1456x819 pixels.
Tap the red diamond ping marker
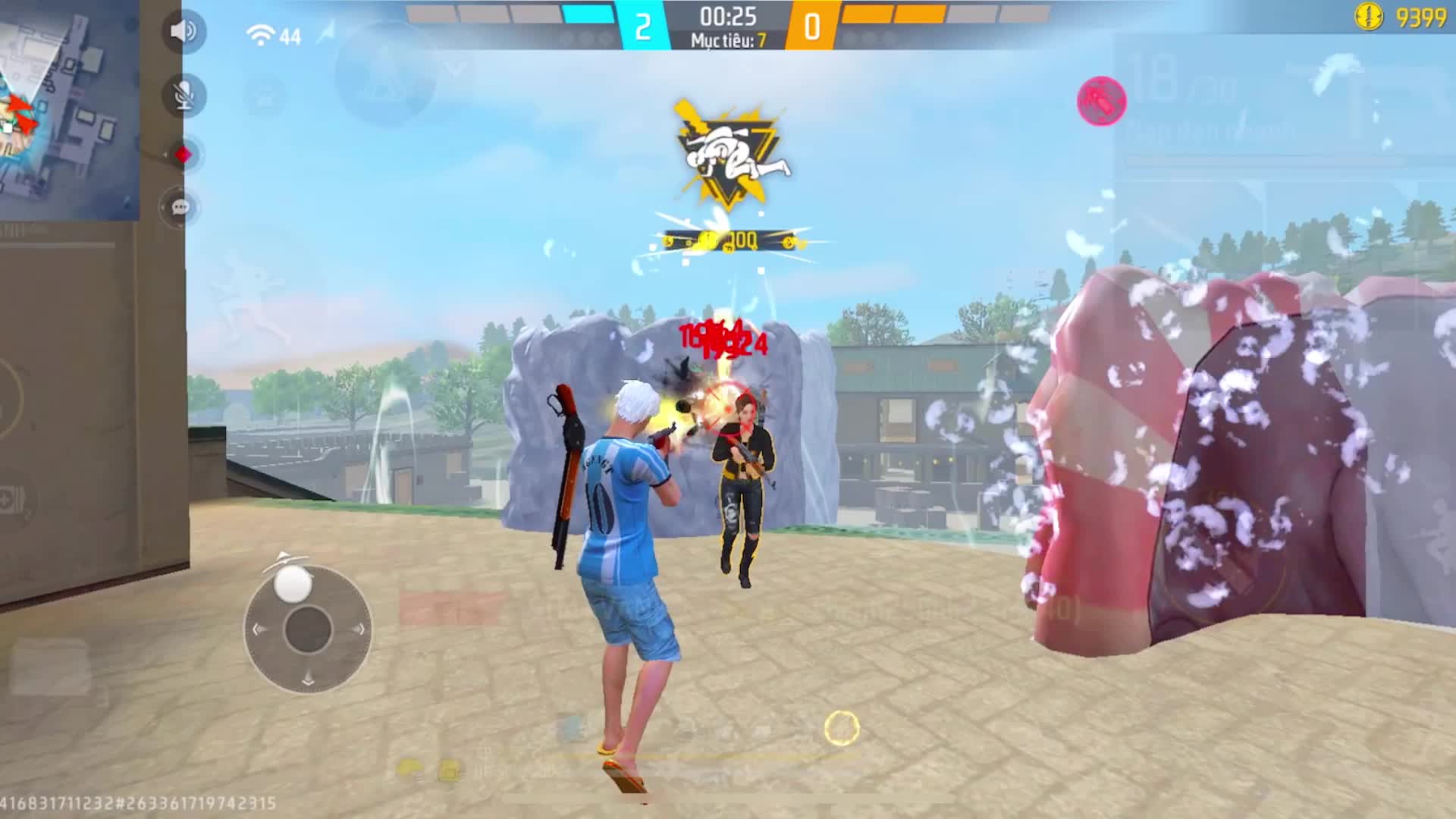[x=183, y=155]
